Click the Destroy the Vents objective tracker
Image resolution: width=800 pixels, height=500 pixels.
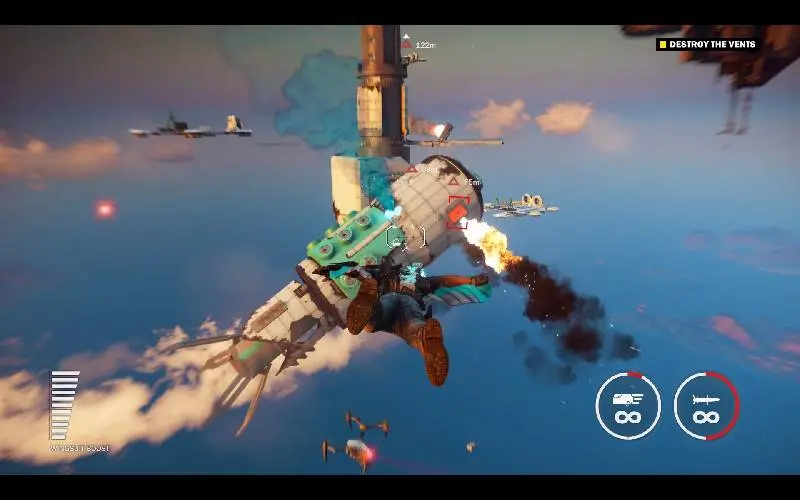click(x=707, y=44)
